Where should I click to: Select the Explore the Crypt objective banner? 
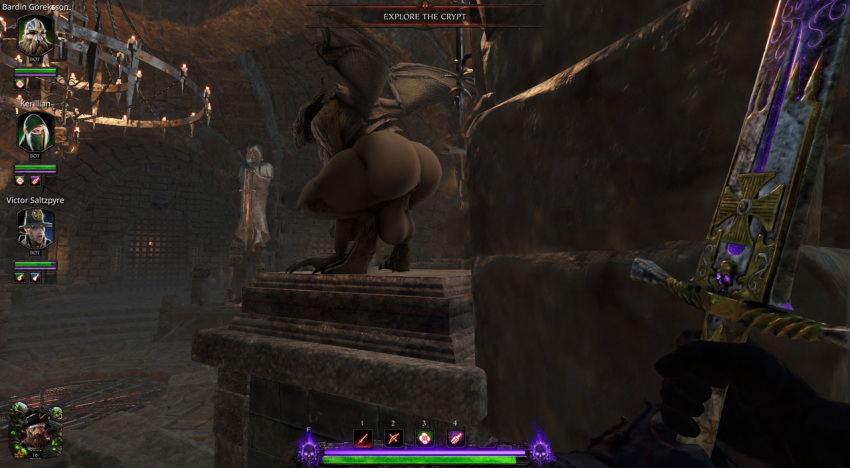click(427, 16)
